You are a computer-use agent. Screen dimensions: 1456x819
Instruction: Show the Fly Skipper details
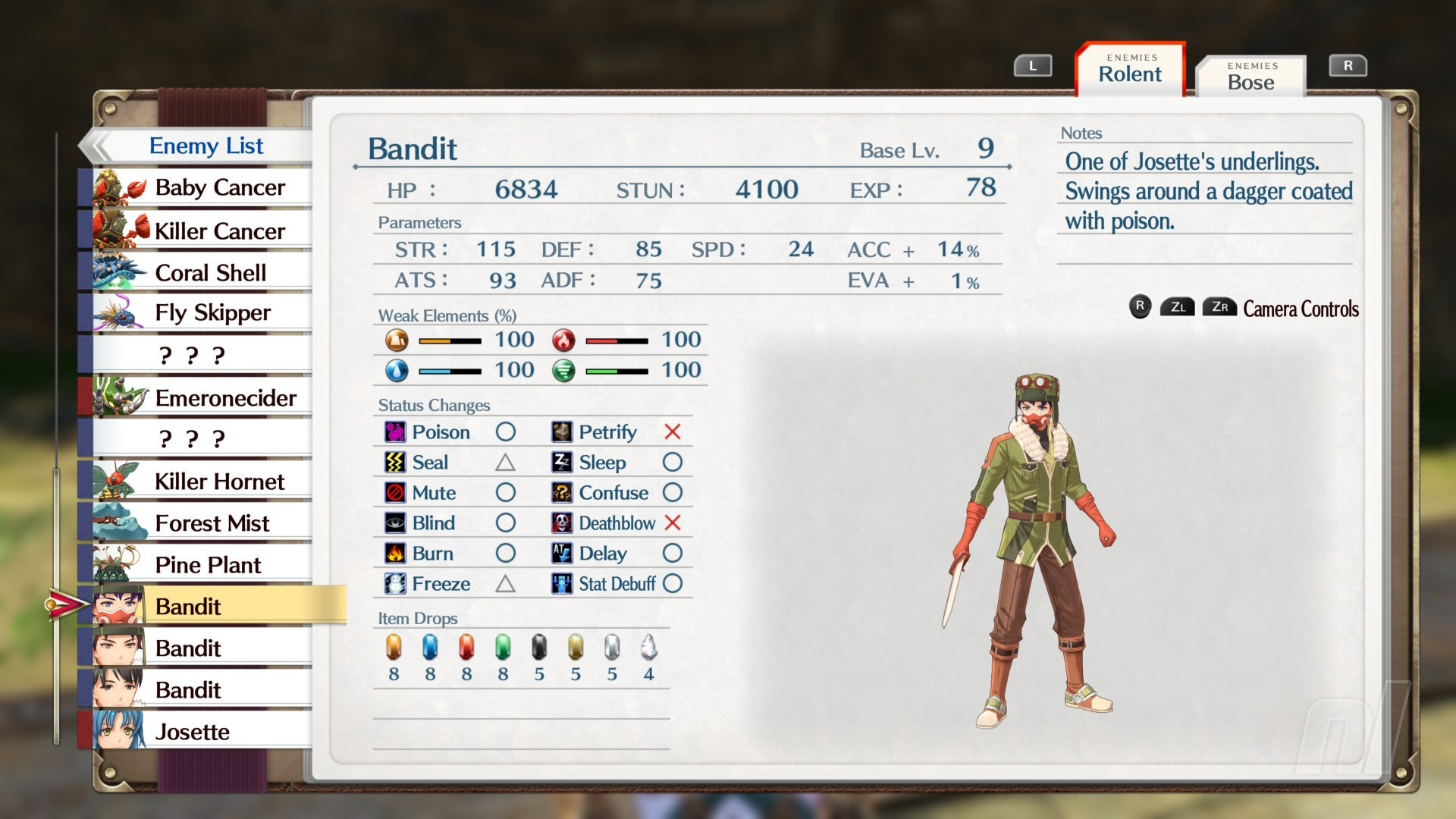coord(202,312)
